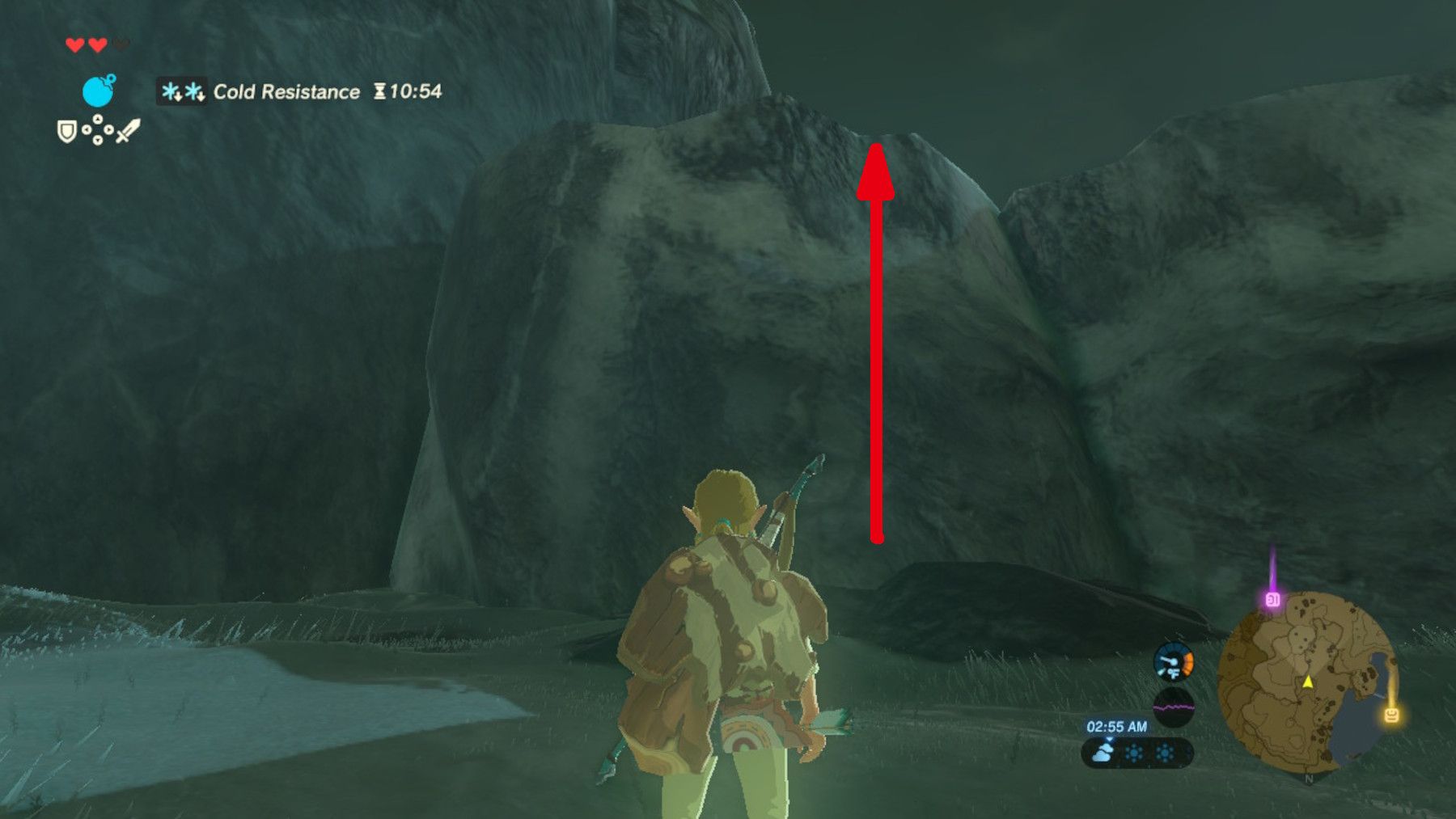
Task: Toggle the second snow forecast icon
Action: tap(1165, 752)
